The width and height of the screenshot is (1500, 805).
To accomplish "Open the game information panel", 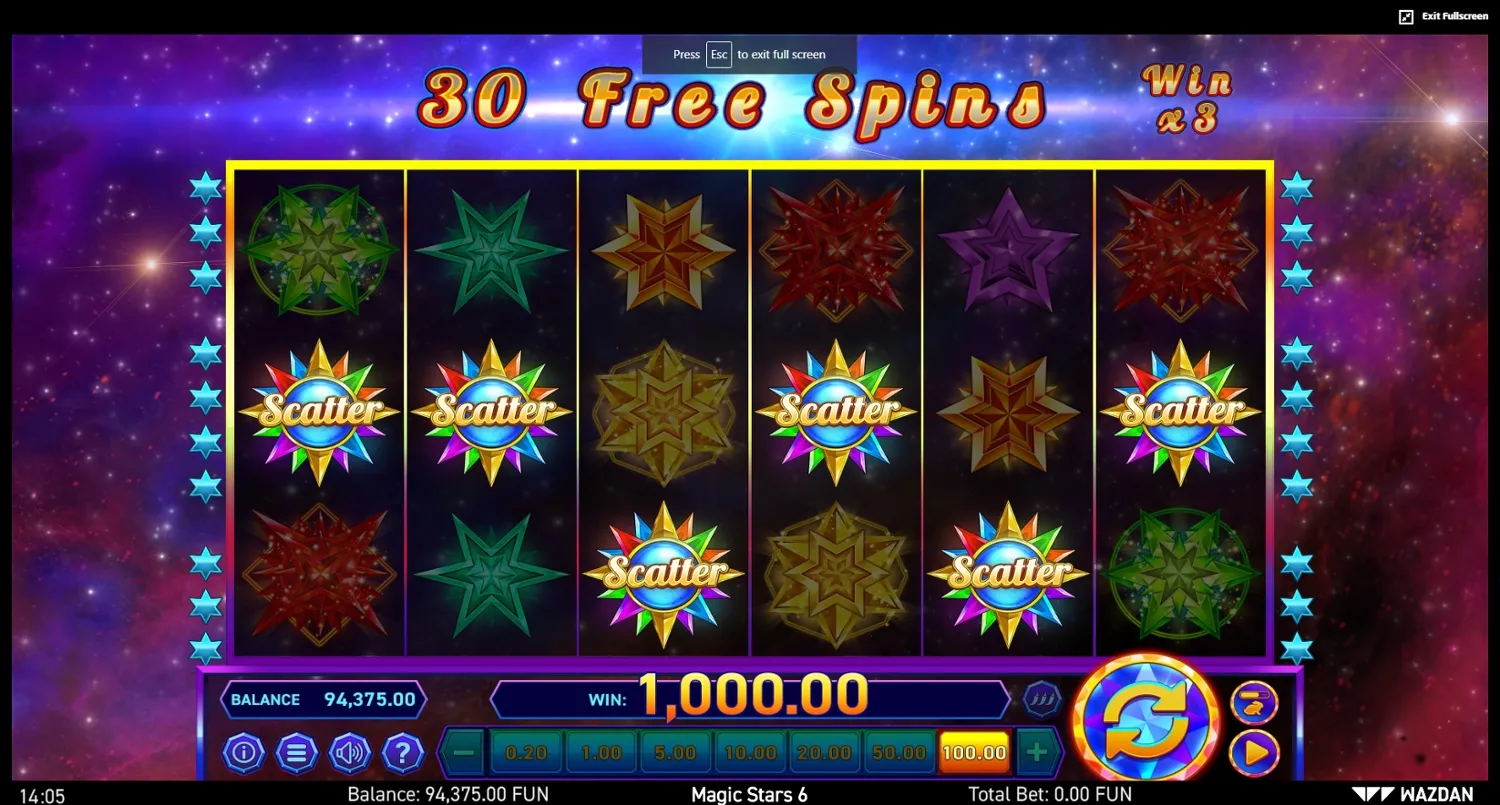I will 244,755.
